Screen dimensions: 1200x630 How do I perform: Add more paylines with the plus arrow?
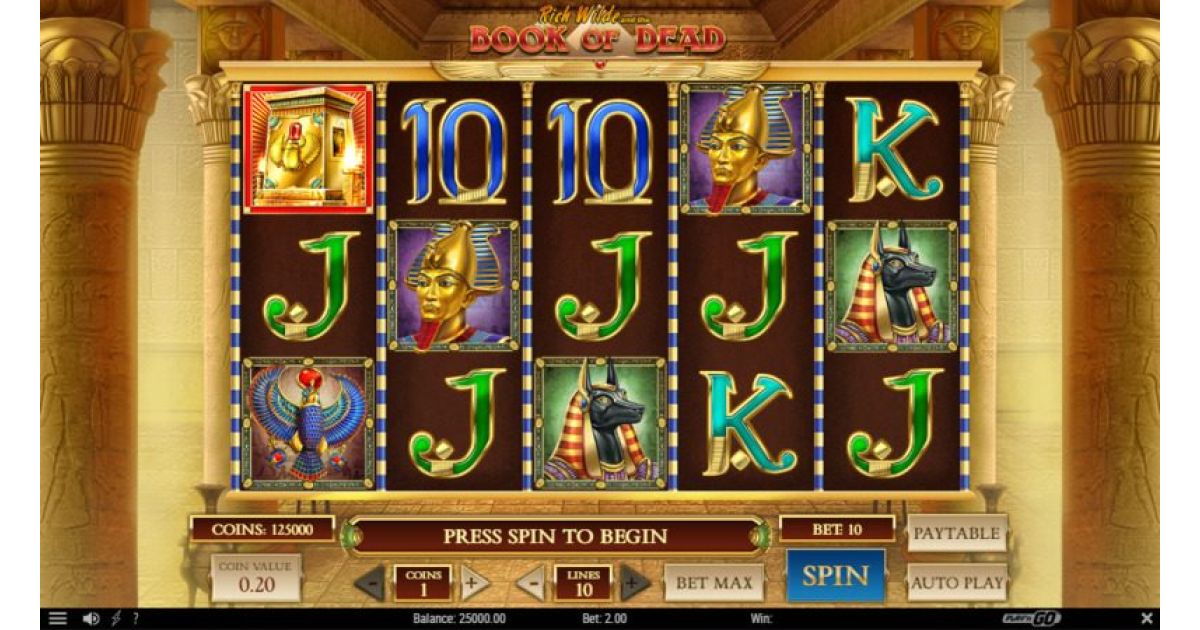(635, 582)
